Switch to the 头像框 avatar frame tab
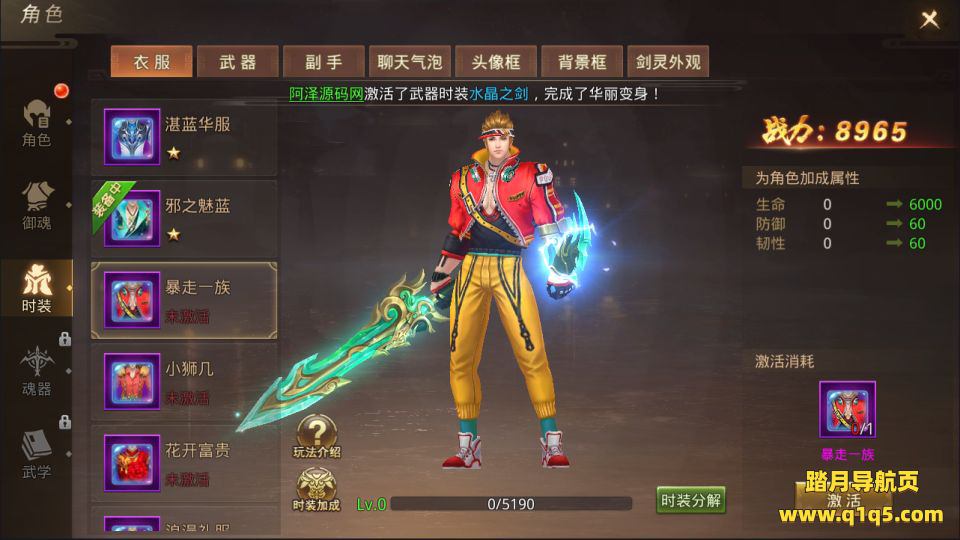Image resolution: width=960 pixels, height=540 pixels. (x=496, y=62)
